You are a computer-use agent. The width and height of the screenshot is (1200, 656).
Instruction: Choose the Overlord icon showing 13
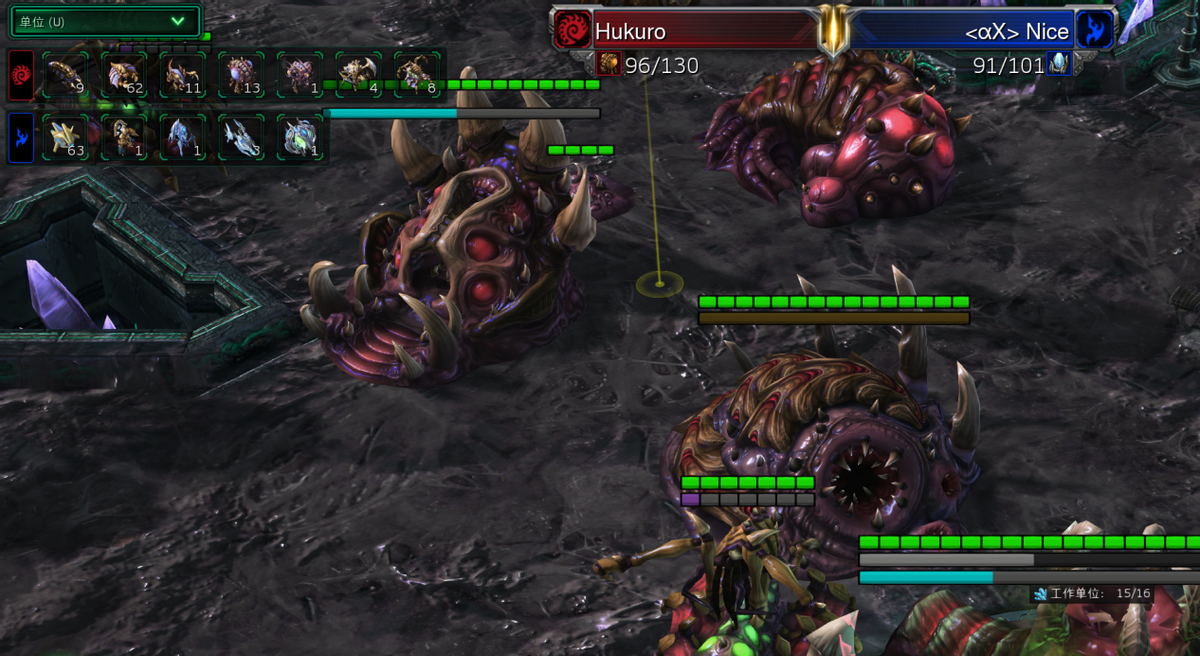point(242,74)
